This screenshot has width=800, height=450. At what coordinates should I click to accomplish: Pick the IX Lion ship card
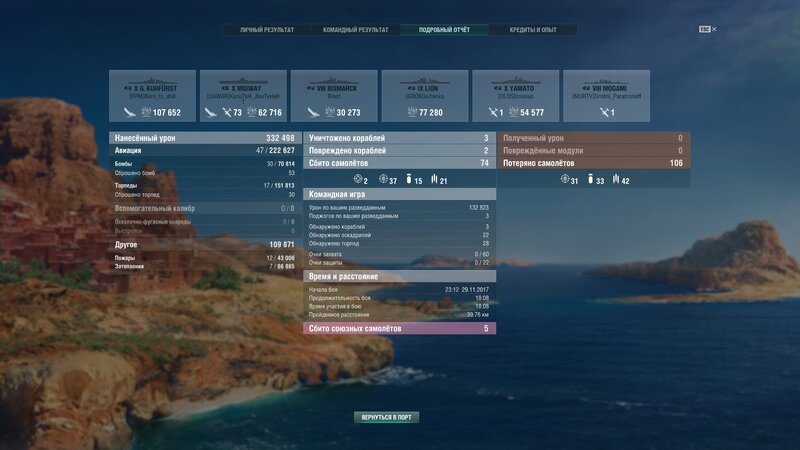(x=425, y=96)
